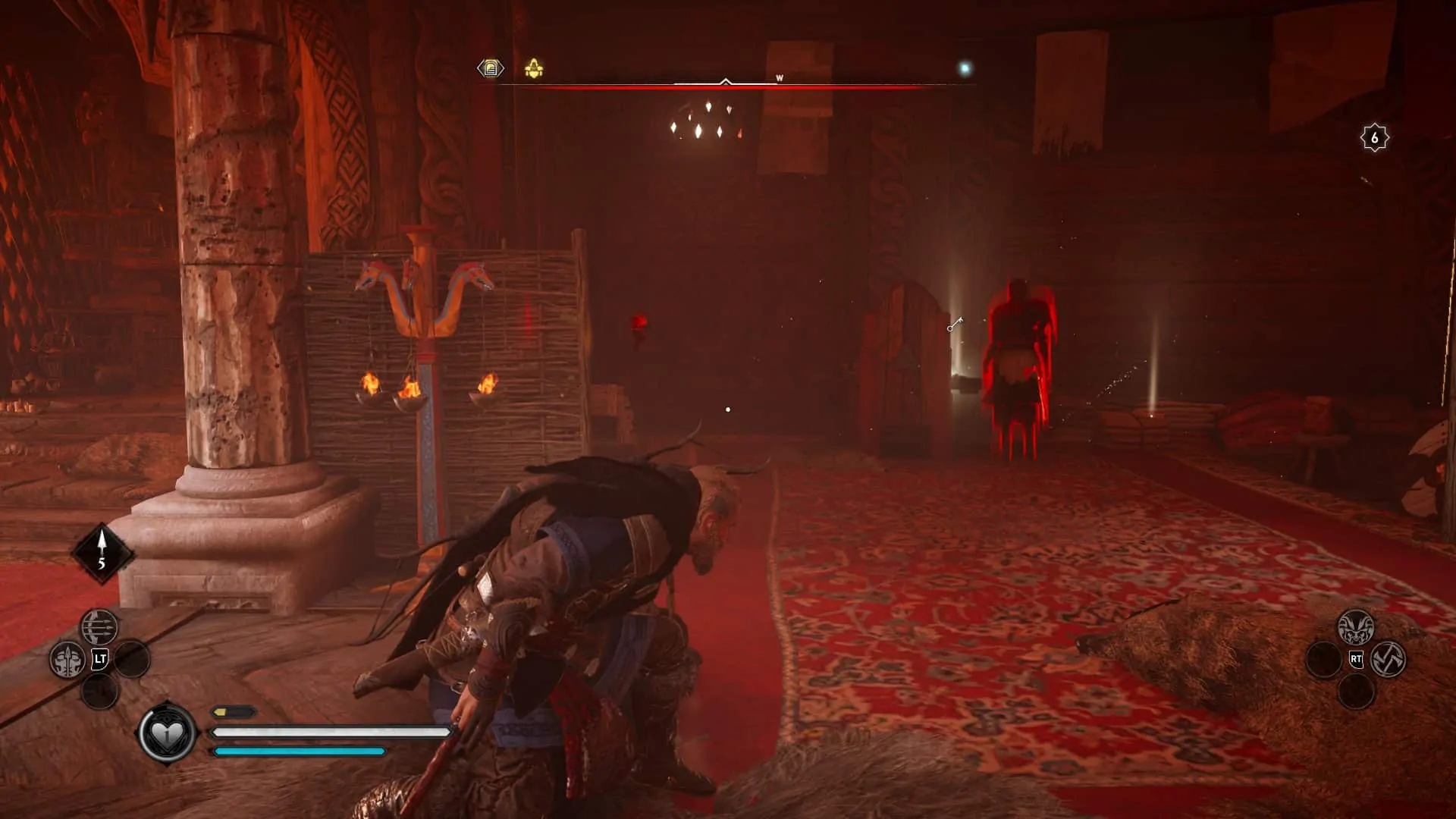Toggle the empty ability slot below the LT wheel
Viewport: 1456px width, 819px height.
tap(99, 692)
